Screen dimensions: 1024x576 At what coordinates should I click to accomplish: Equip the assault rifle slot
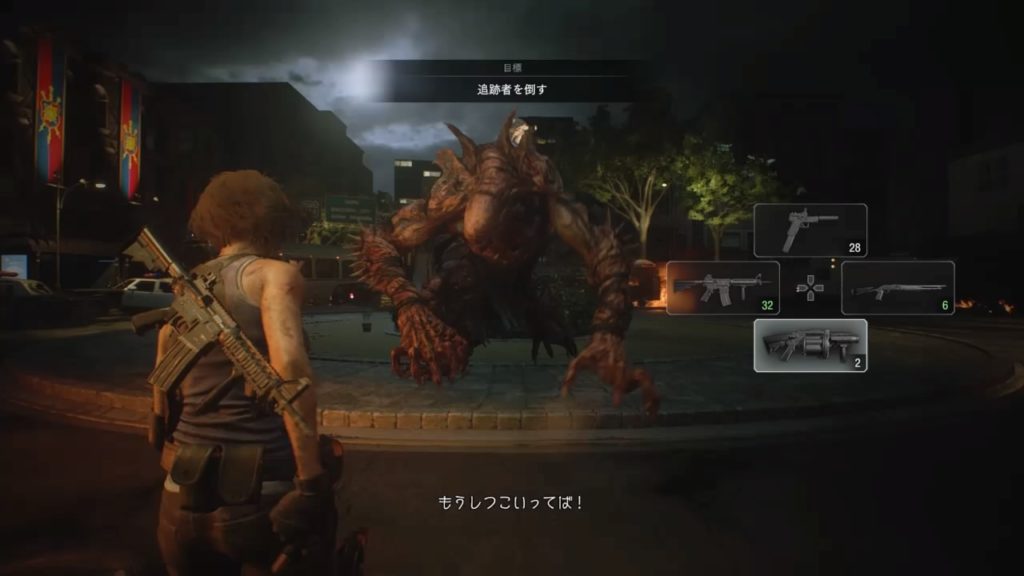click(722, 288)
